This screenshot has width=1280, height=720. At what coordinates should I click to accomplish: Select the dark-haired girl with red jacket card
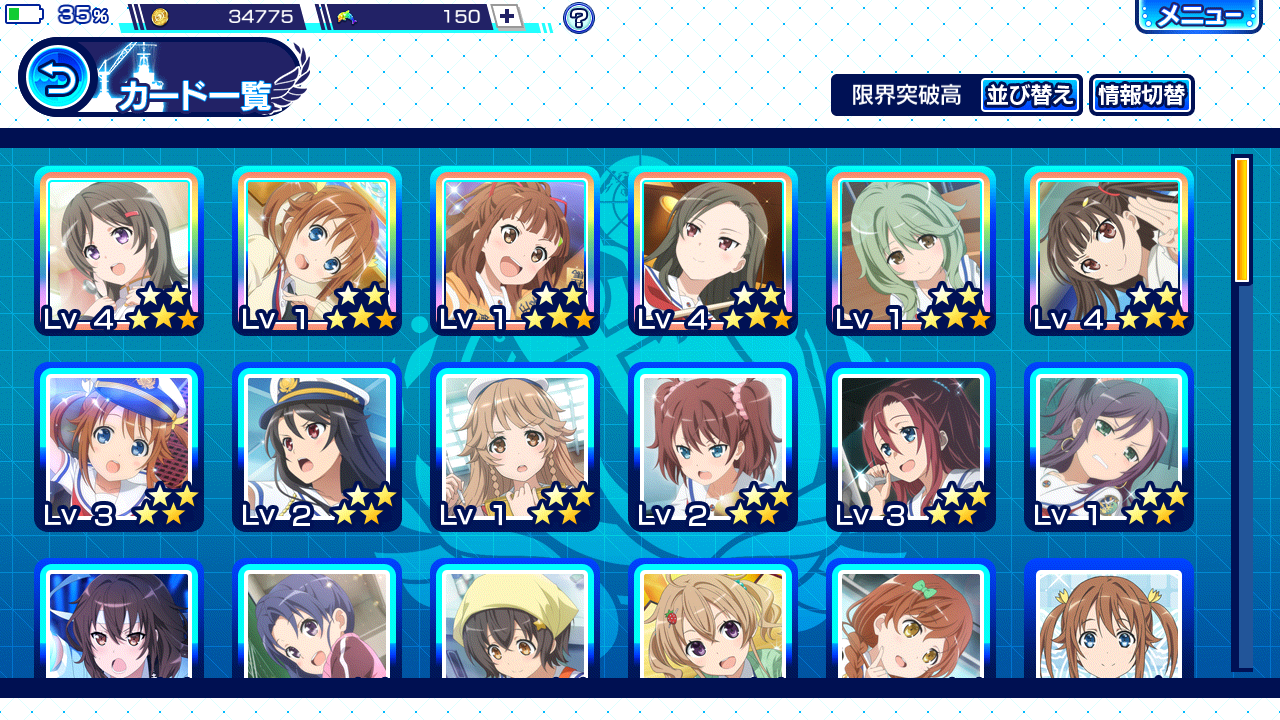pyautogui.click(x=713, y=250)
